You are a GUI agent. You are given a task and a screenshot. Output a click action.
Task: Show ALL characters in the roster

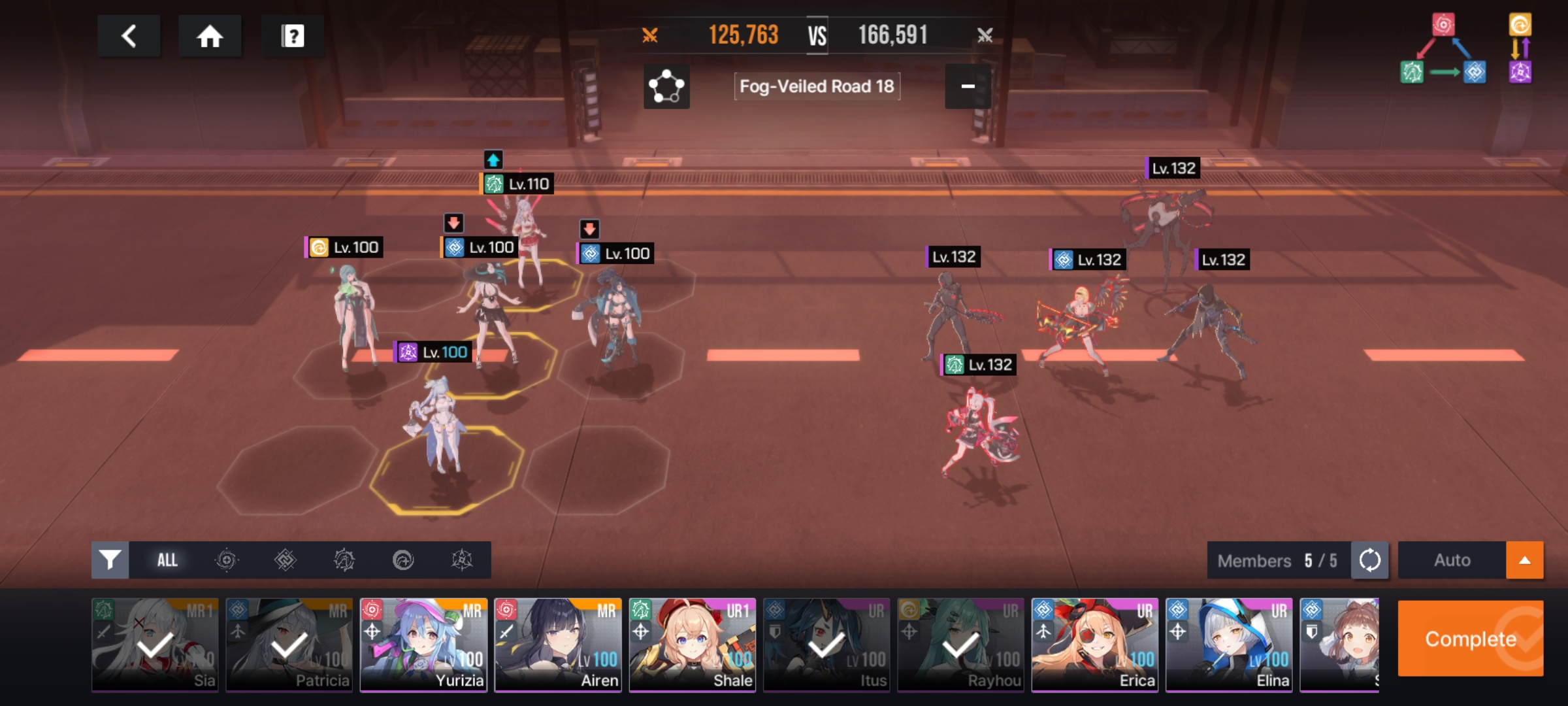tap(167, 560)
